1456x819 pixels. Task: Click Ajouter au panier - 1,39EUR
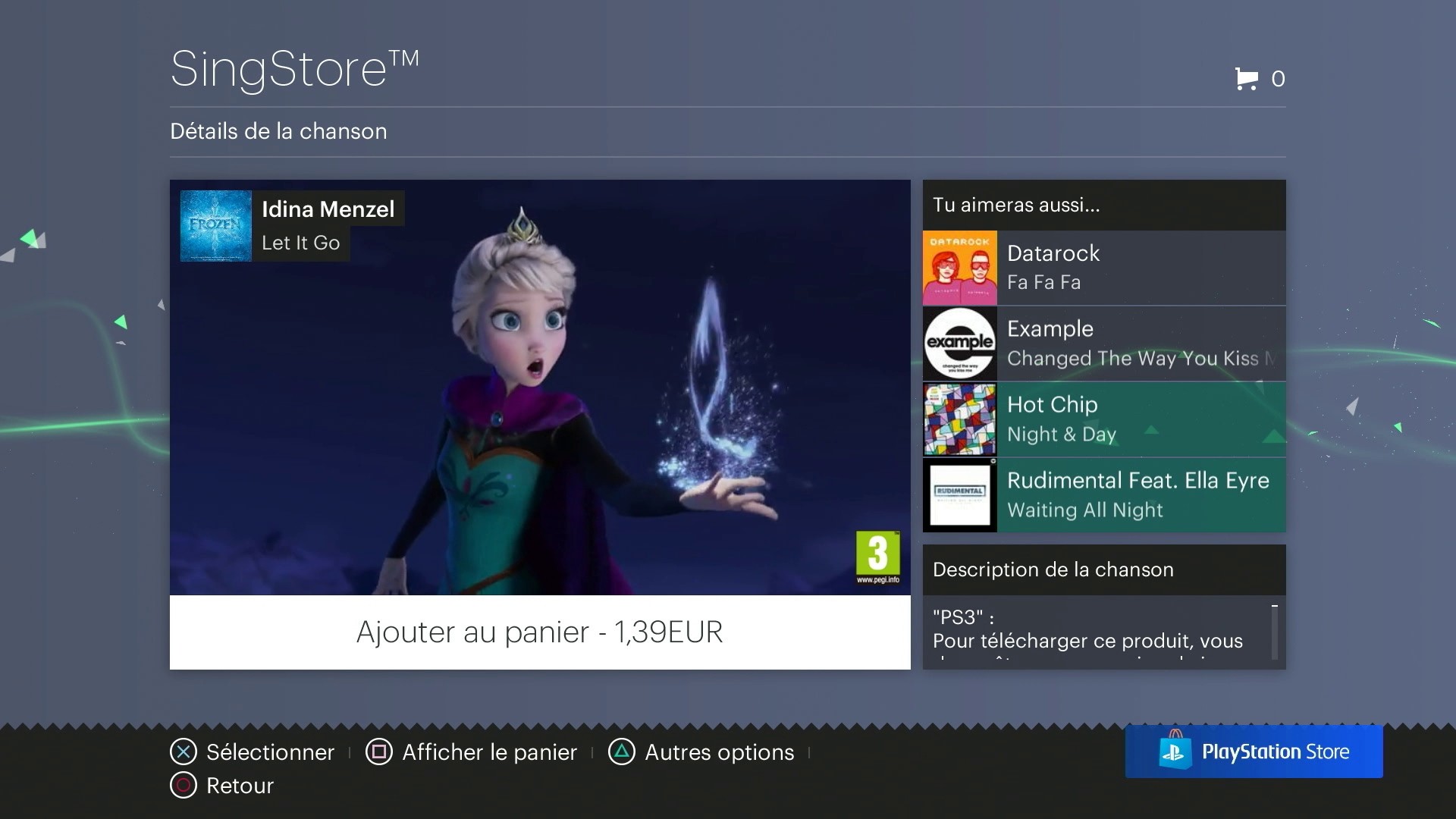point(540,632)
